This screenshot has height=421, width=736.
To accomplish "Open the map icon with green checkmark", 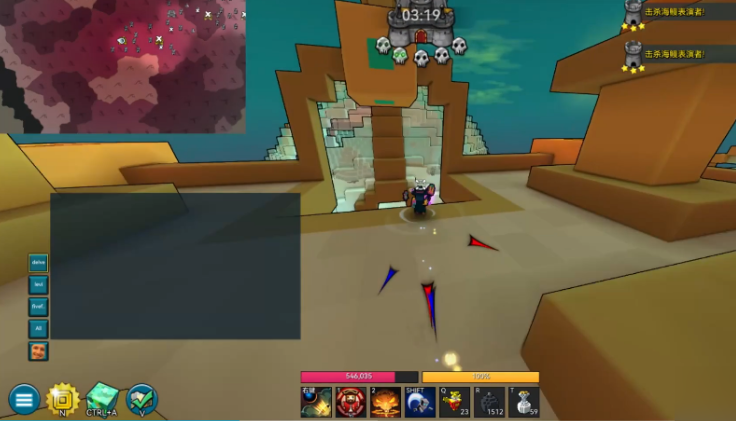I will pyautogui.click(x=142, y=399).
